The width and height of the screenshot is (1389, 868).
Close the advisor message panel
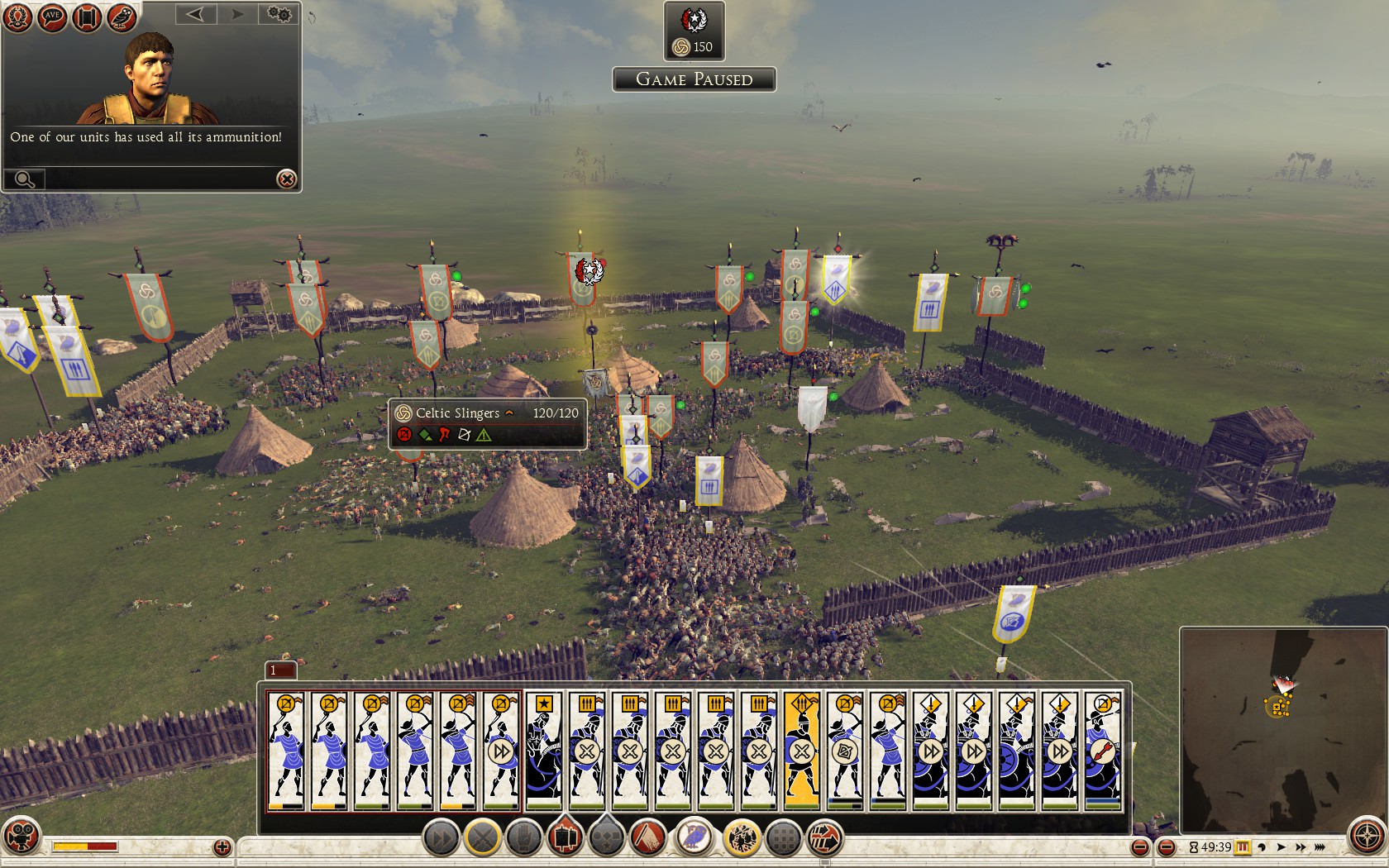coord(286,179)
